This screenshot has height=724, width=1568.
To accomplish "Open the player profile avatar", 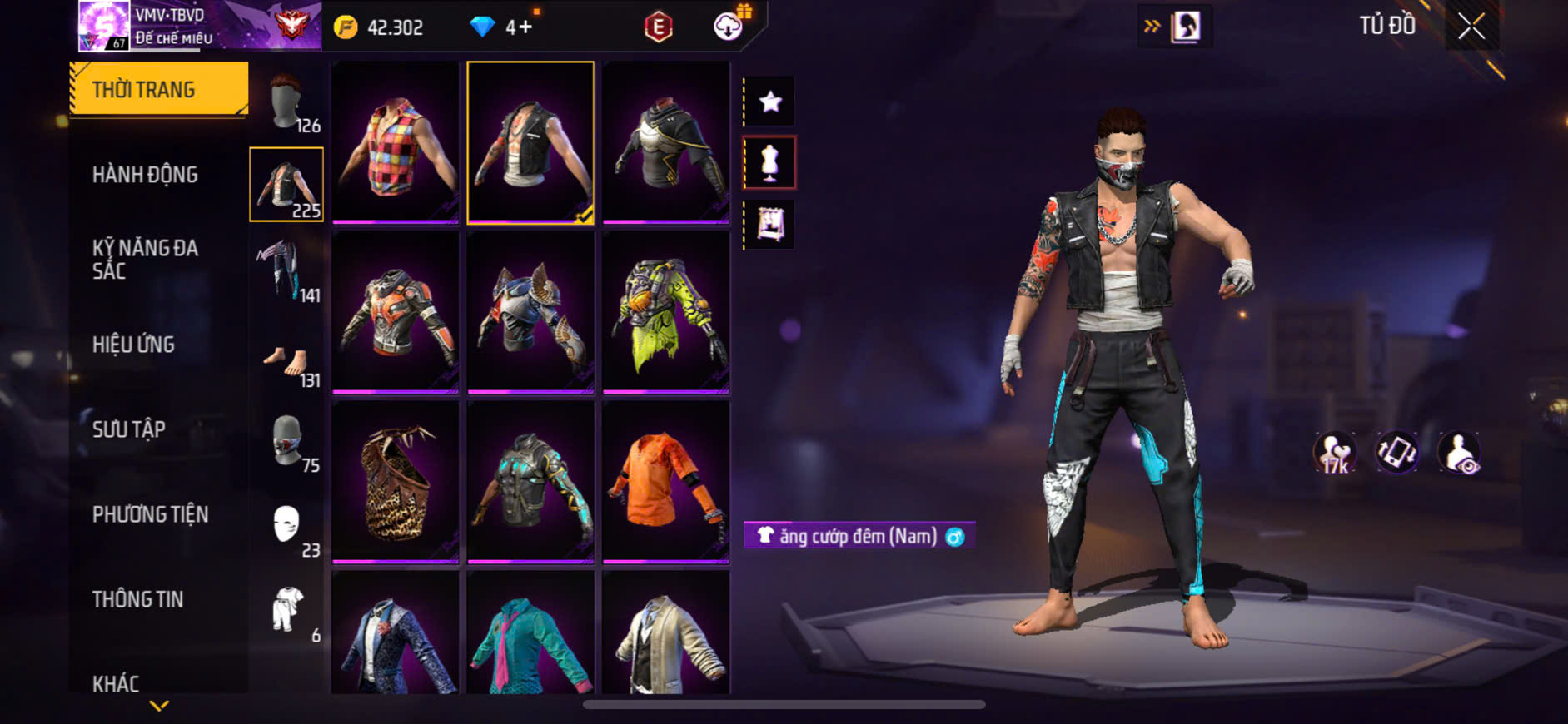I will tap(103, 26).
